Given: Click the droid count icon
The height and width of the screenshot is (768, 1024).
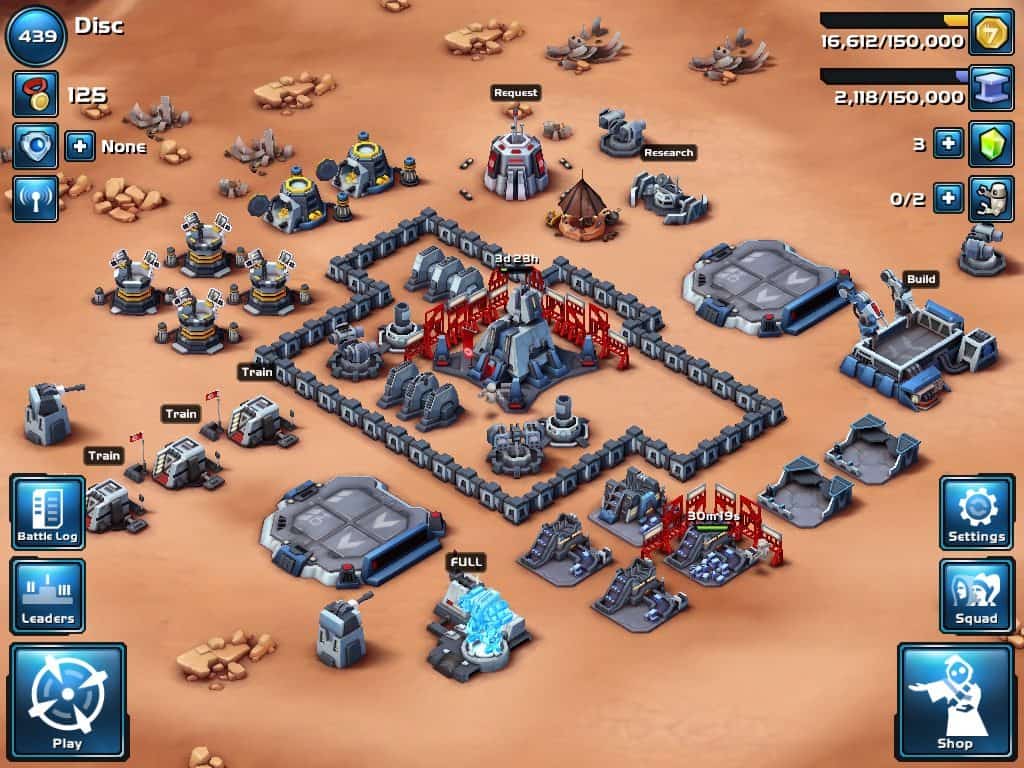Looking at the screenshot, I should [x=991, y=198].
